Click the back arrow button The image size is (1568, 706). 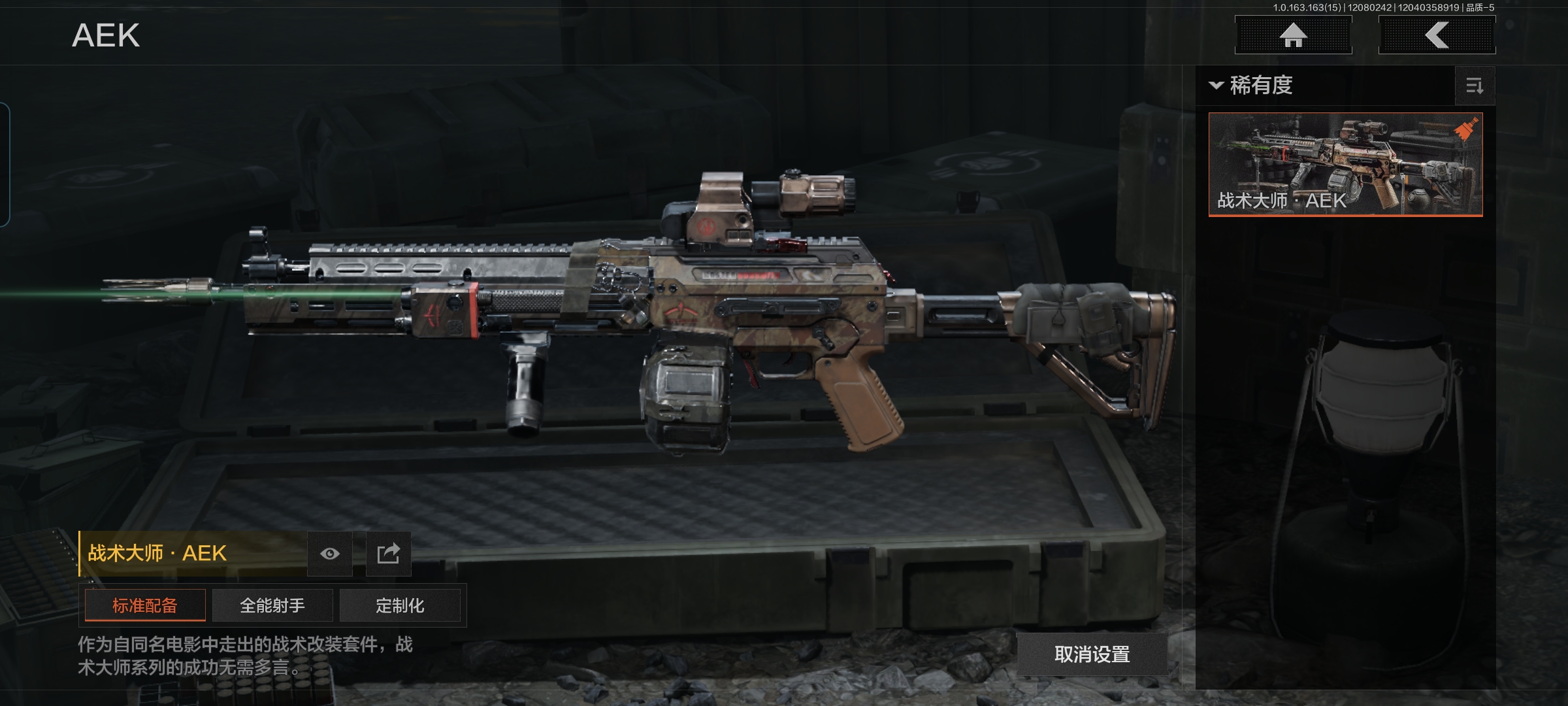(1437, 35)
